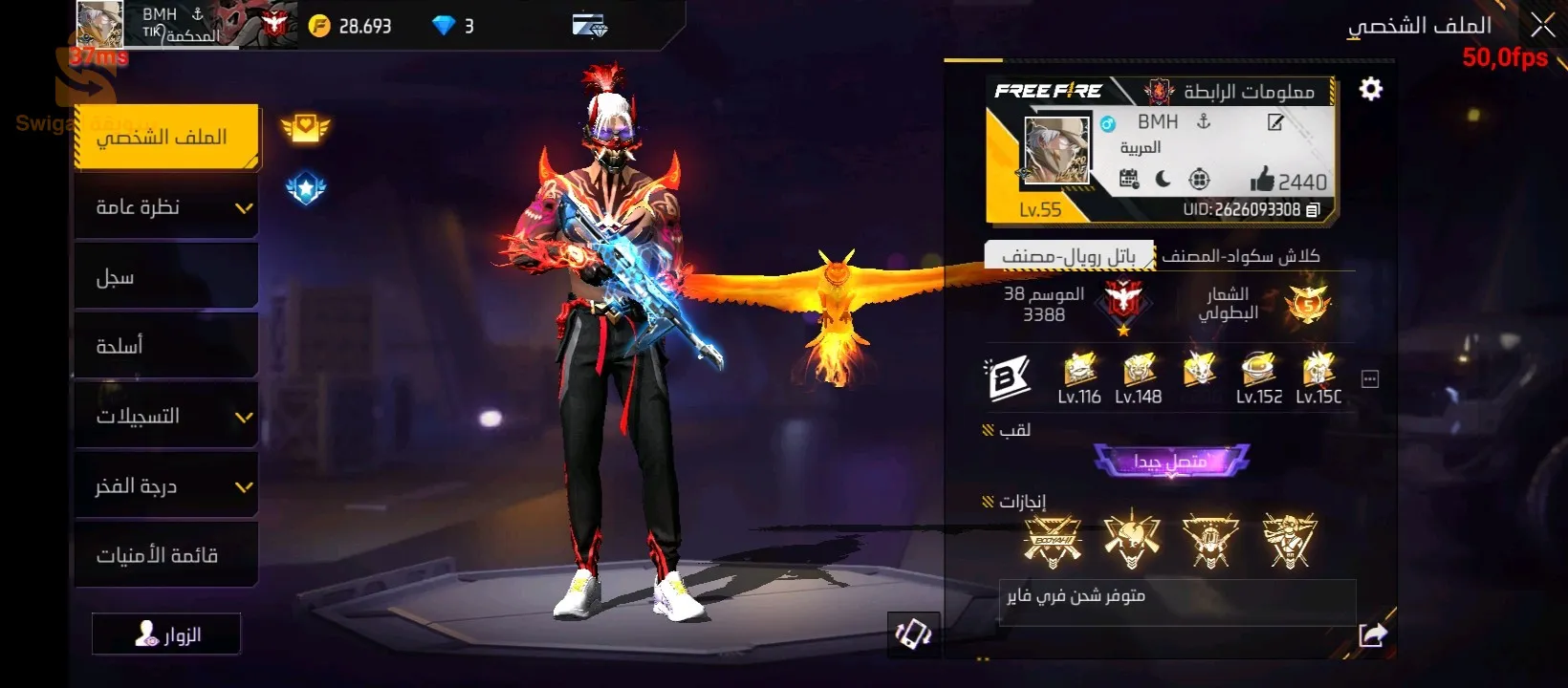Share the profile using the arrow icon
The height and width of the screenshot is (688, 1568).
coord(1372,634)
